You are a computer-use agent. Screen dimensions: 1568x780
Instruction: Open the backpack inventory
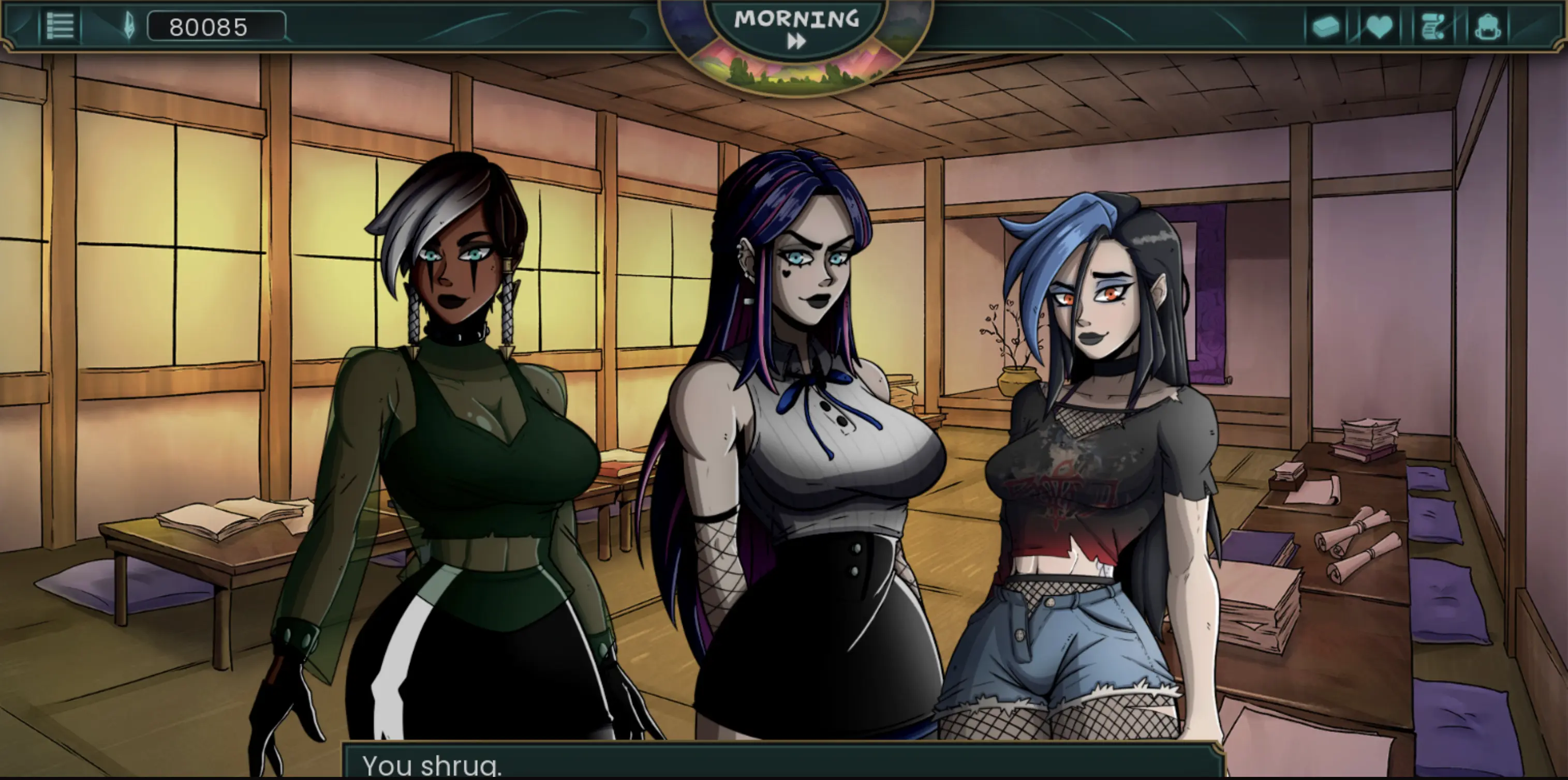tap(1487, 27)
